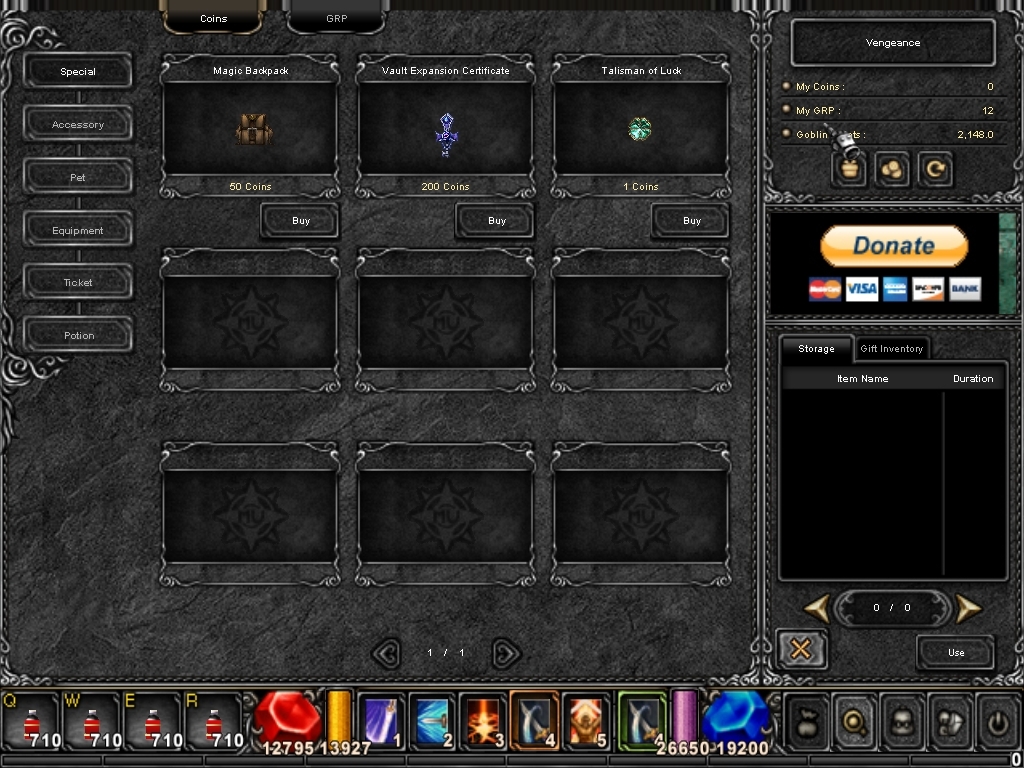Image resolution: width=1024 pixels, height=768 pixels.
Task: Open the Accessory category
Action: pyautogui.click(x=78, y=125)
